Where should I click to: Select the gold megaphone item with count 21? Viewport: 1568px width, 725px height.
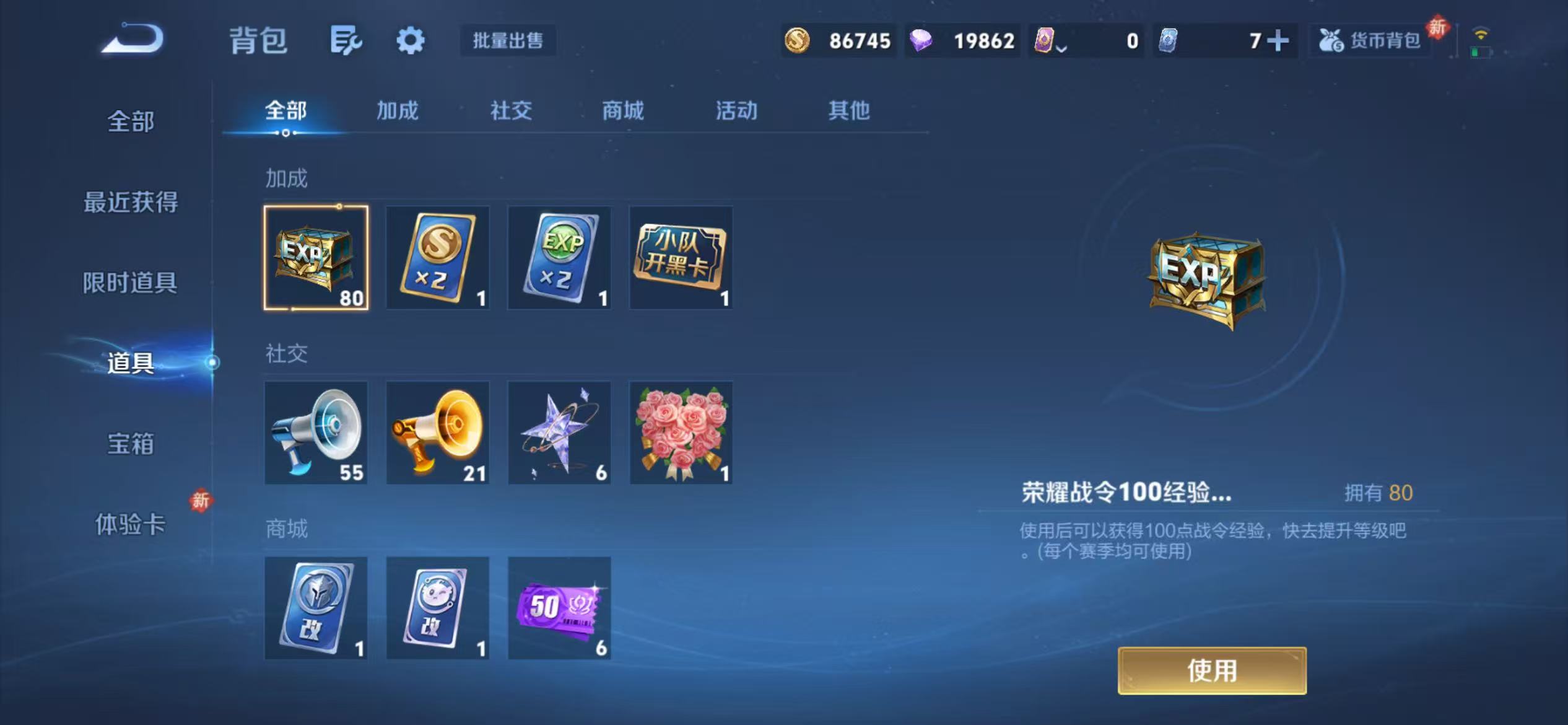(x=437, y=433)
